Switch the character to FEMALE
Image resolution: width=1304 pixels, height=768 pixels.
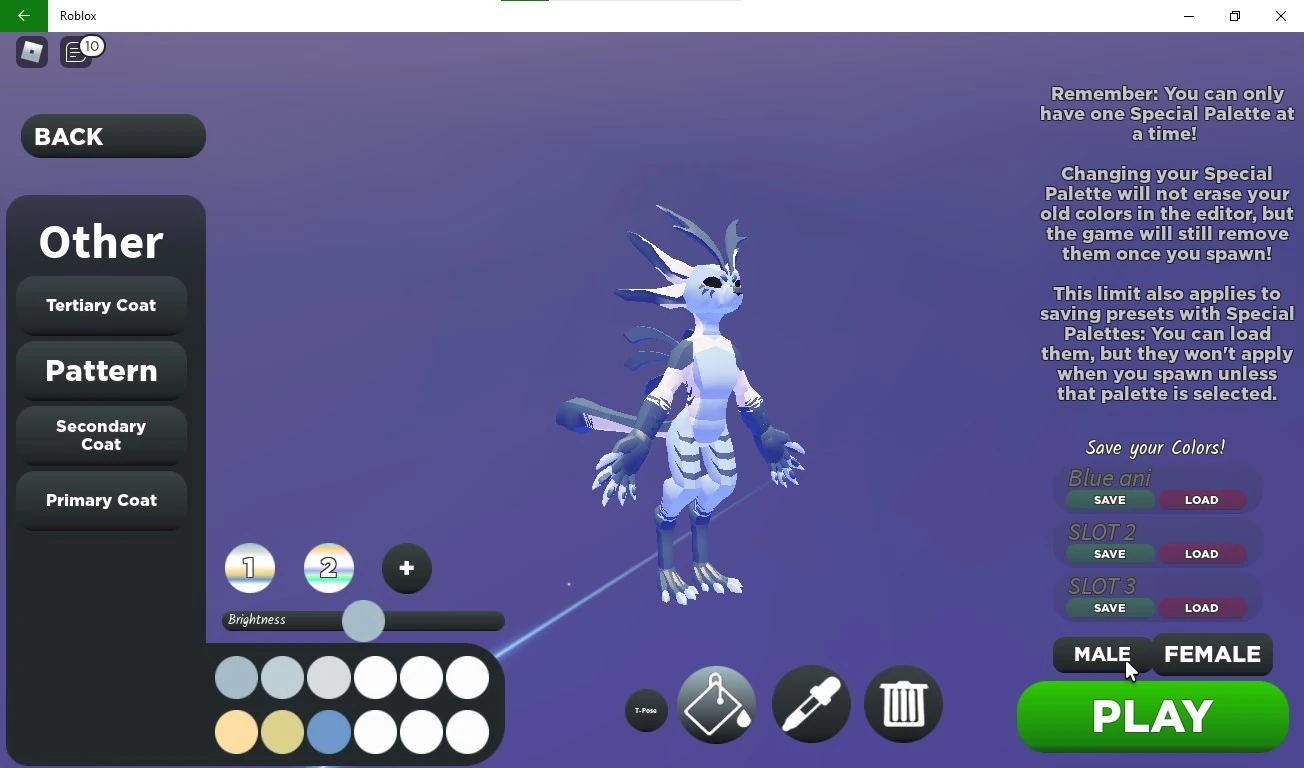pyautogui.click(x=1212, y=655)
